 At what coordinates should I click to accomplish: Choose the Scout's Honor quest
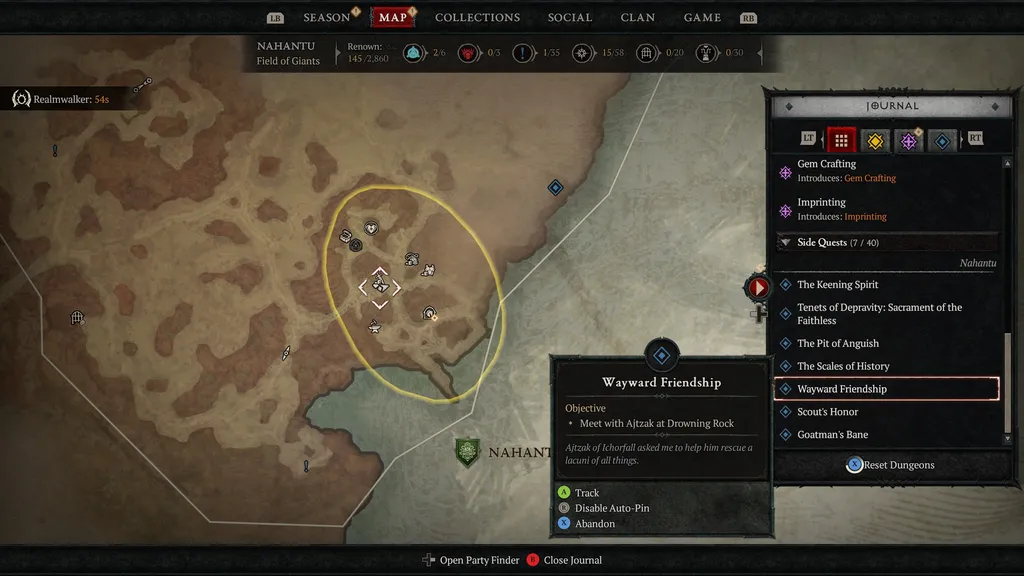click(x=828, y=412)
